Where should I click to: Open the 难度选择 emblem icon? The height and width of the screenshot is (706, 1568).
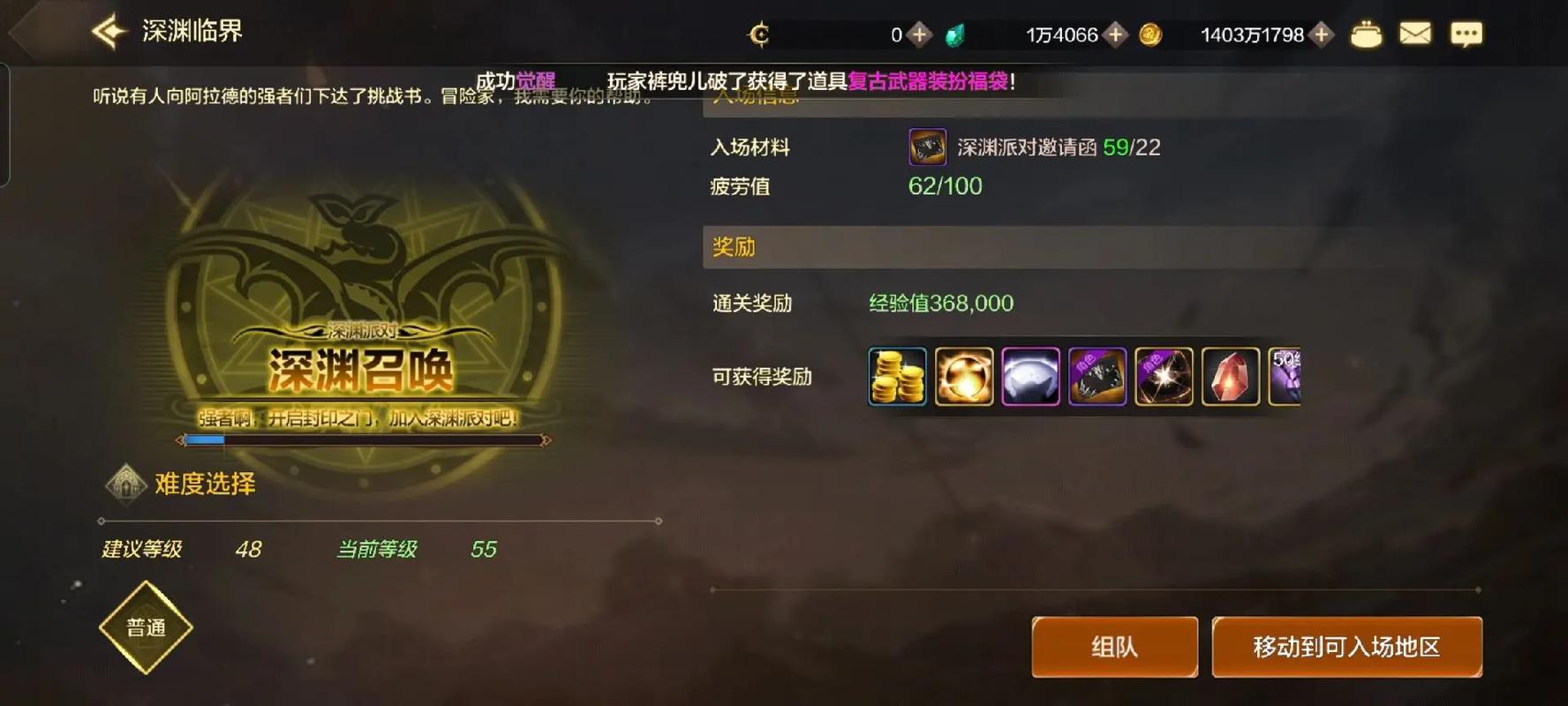pyautogui.click(x=126, y=484)
